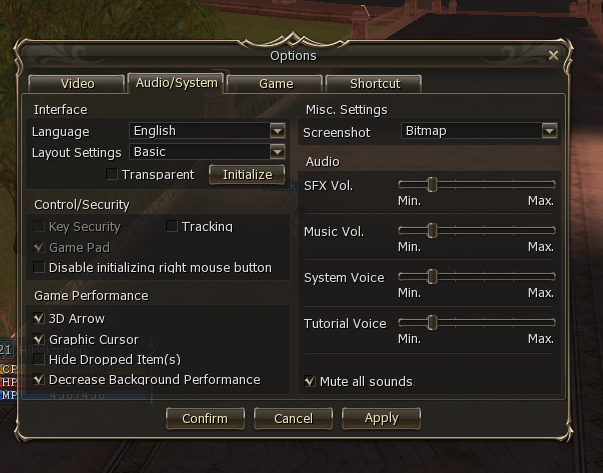
Task: Uncheck Decrease Background Performance
Action: pyautogui.click(x=39, y=380)
